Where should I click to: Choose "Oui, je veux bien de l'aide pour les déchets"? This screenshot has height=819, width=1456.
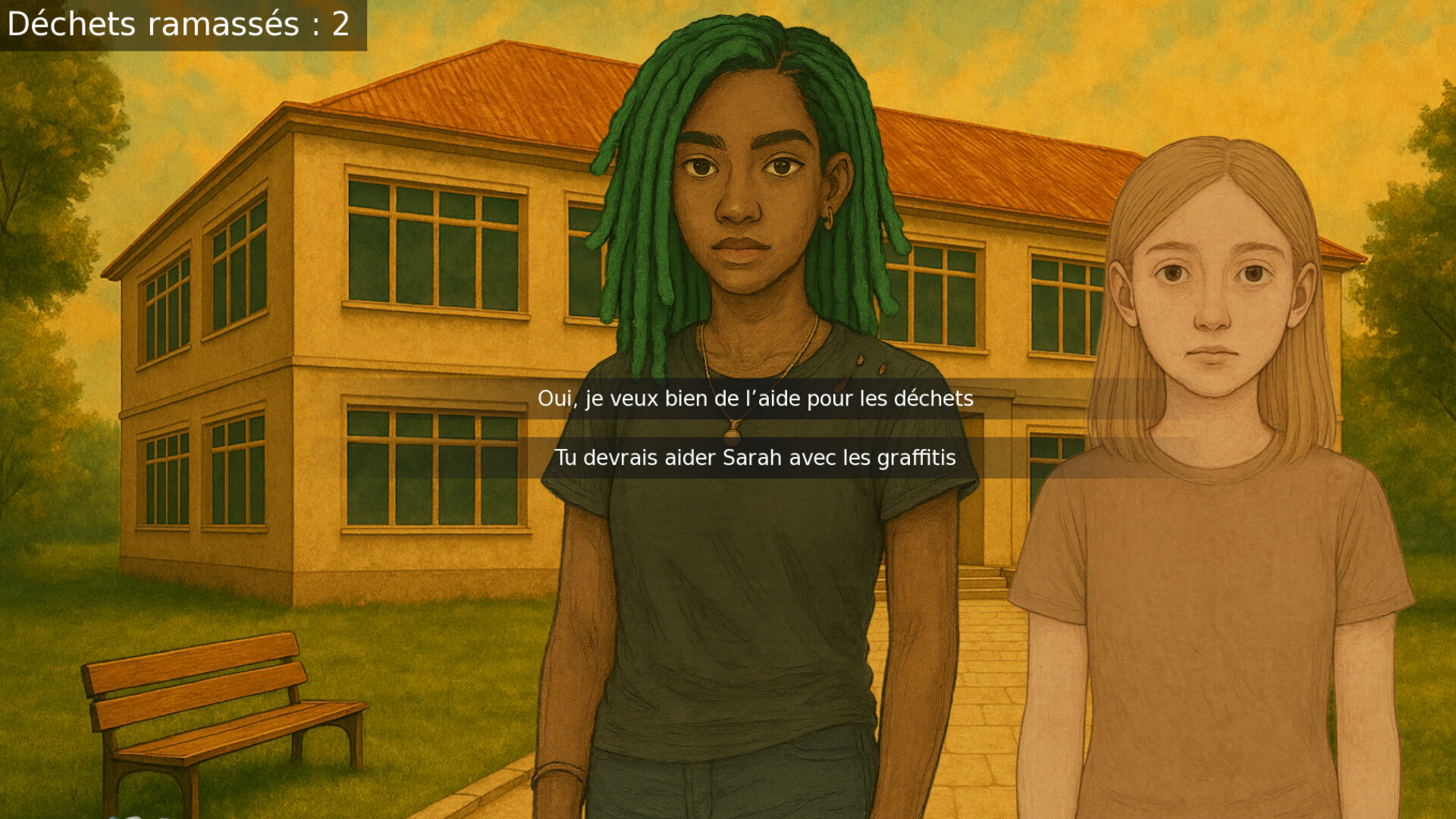755,397
